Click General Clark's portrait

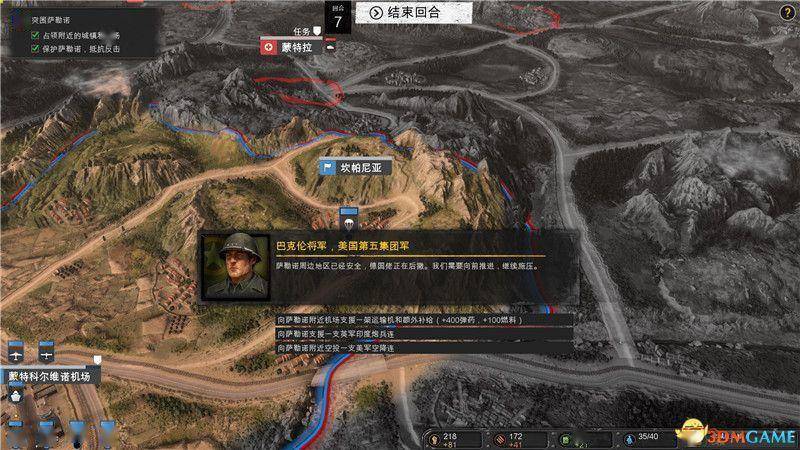pyautogui.click(x=235, y=267)
